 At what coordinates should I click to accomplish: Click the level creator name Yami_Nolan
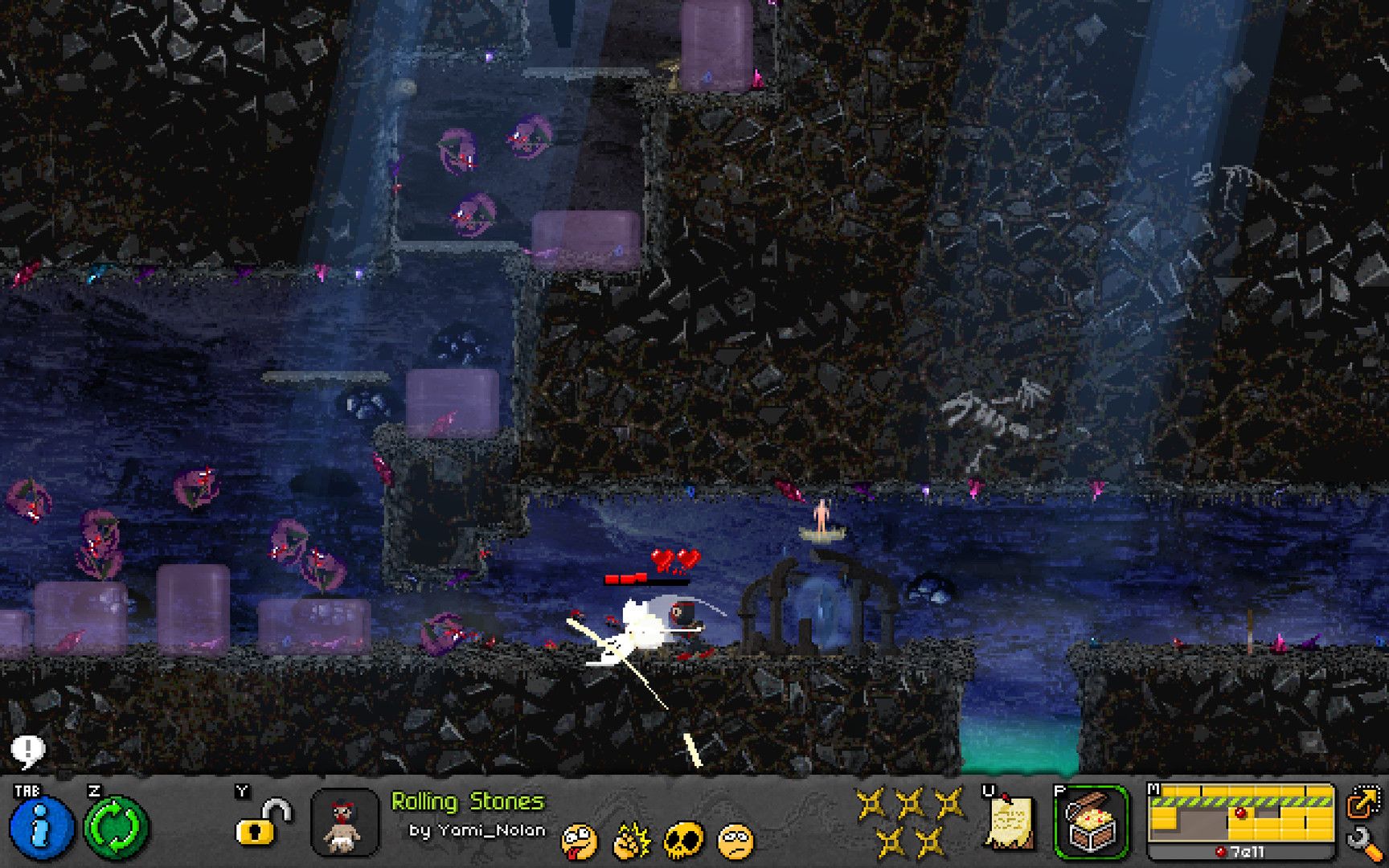(x=477, y=830)
